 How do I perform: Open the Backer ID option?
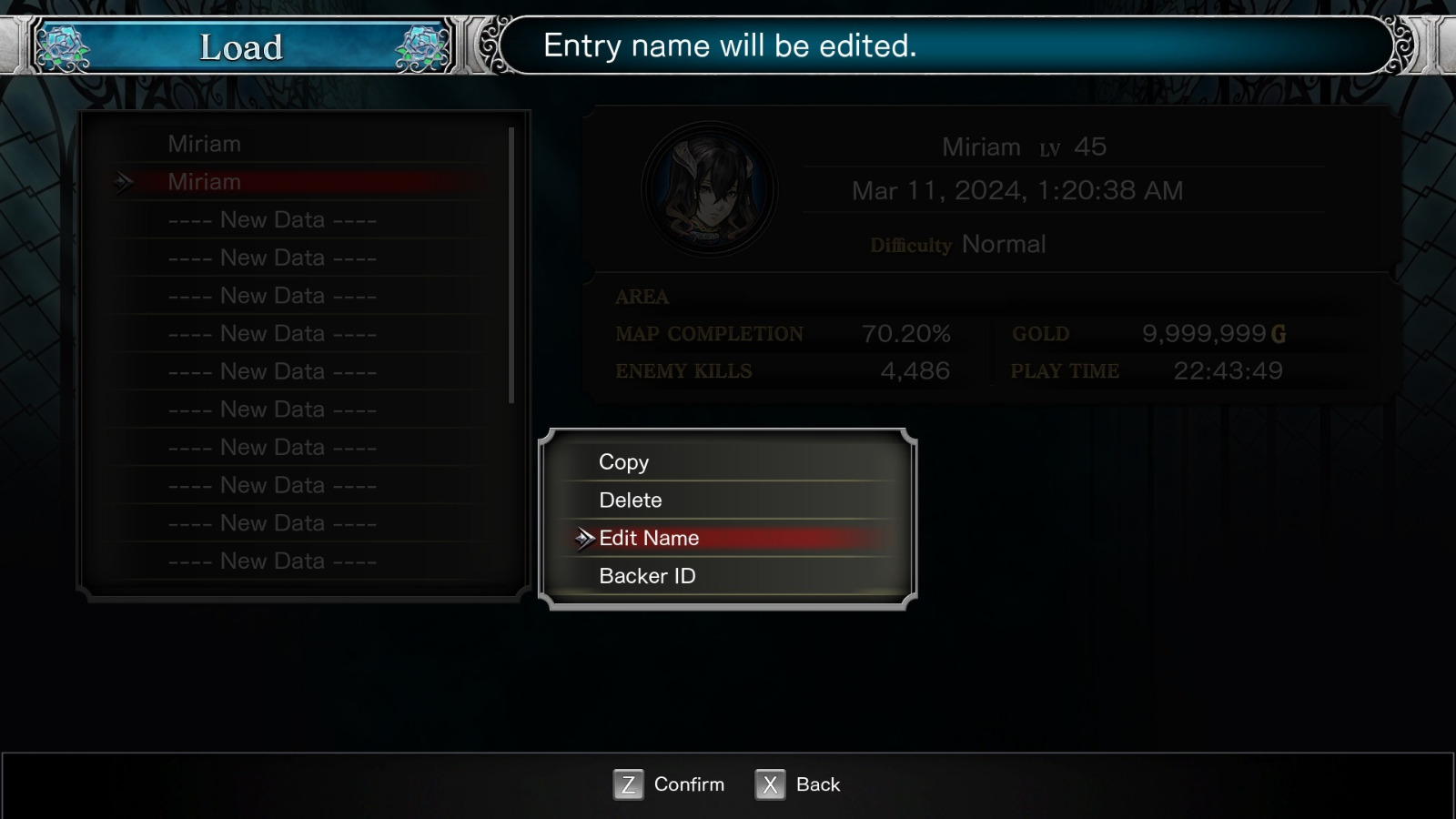[x=647, y=575]
